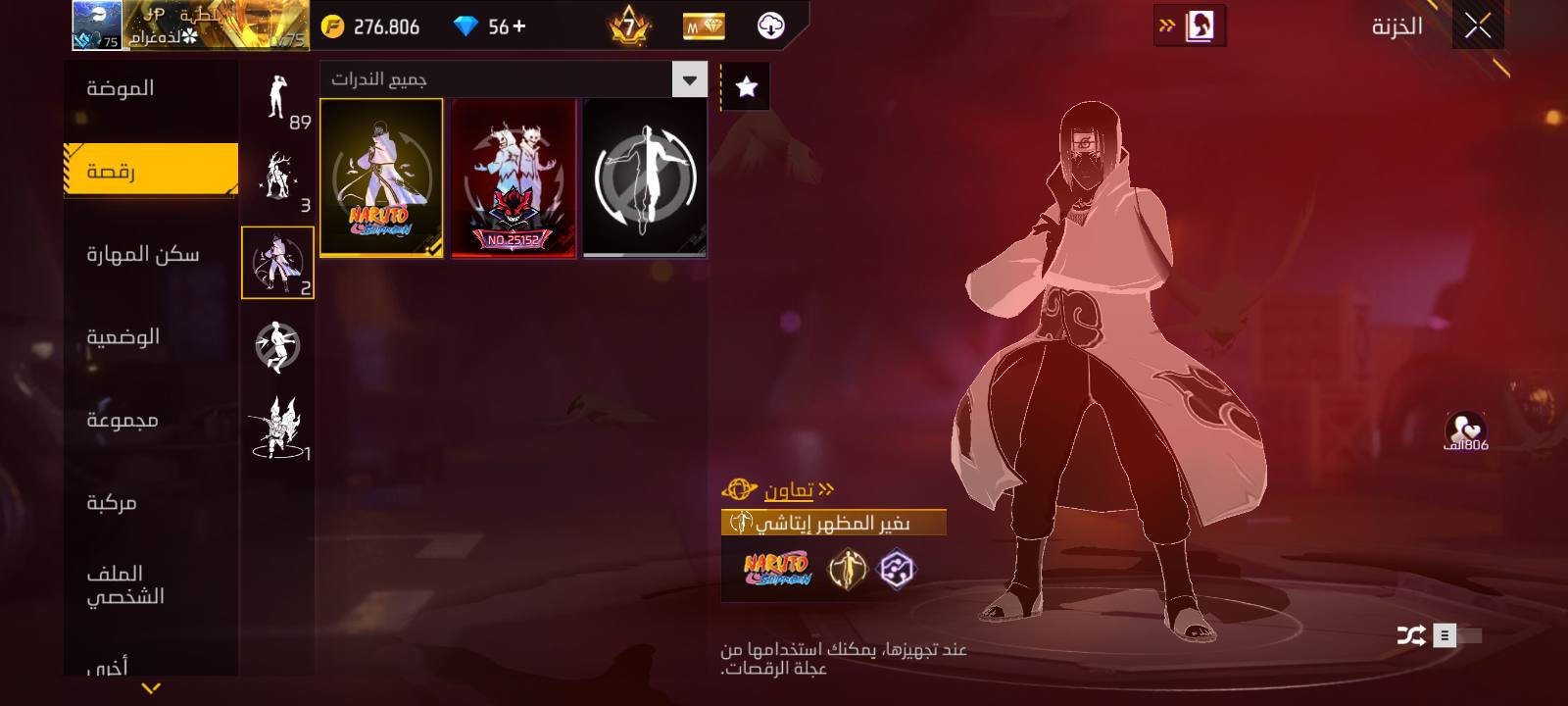Click the character card icon at top right

pos(1198,26)
